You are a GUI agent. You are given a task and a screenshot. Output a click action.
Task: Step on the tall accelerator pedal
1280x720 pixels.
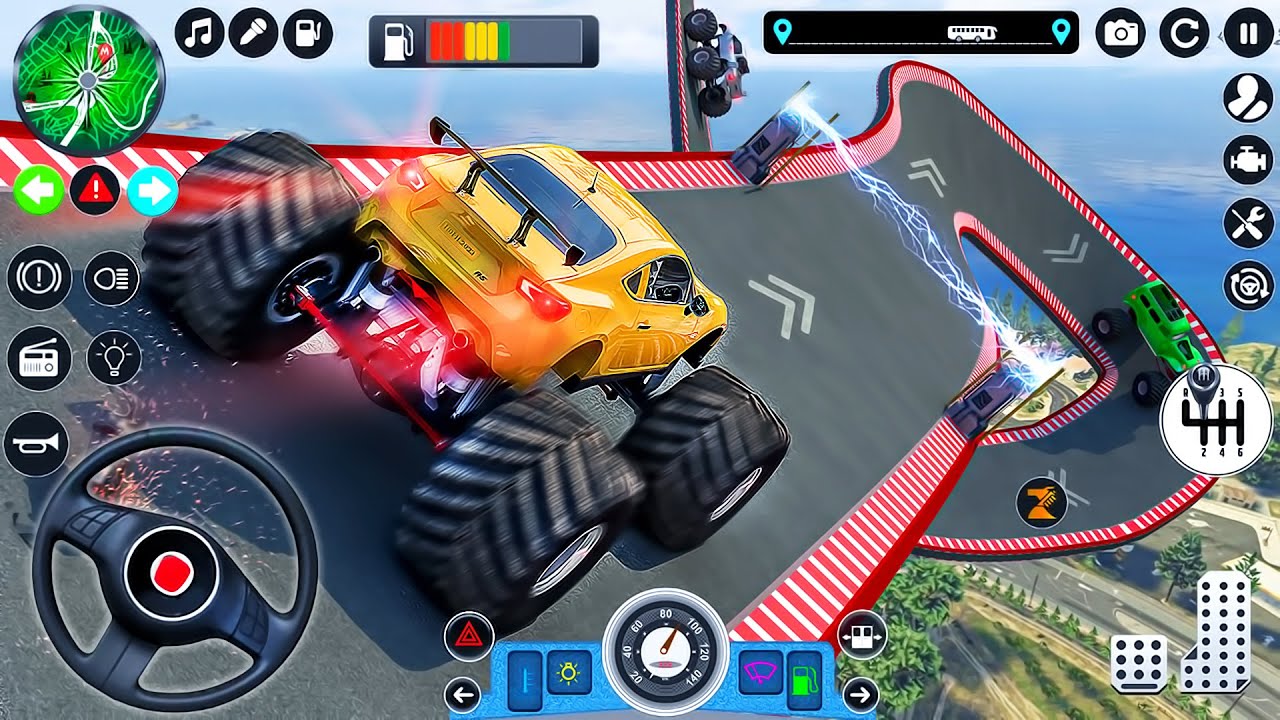tap(1216, 632)
